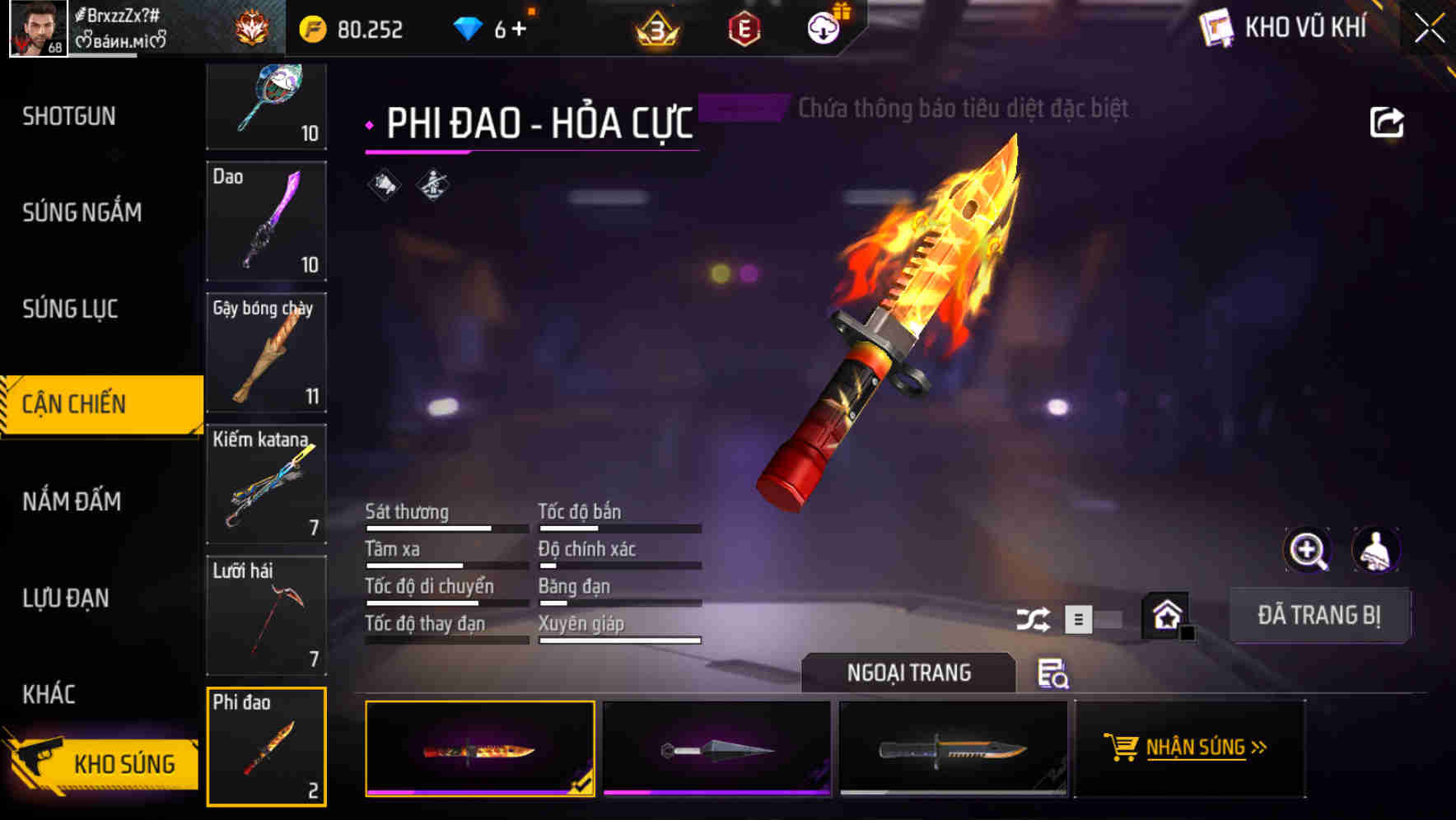1456x820 pixels.
Task: Tap the blue diamond currency icon
Action: 467,27
